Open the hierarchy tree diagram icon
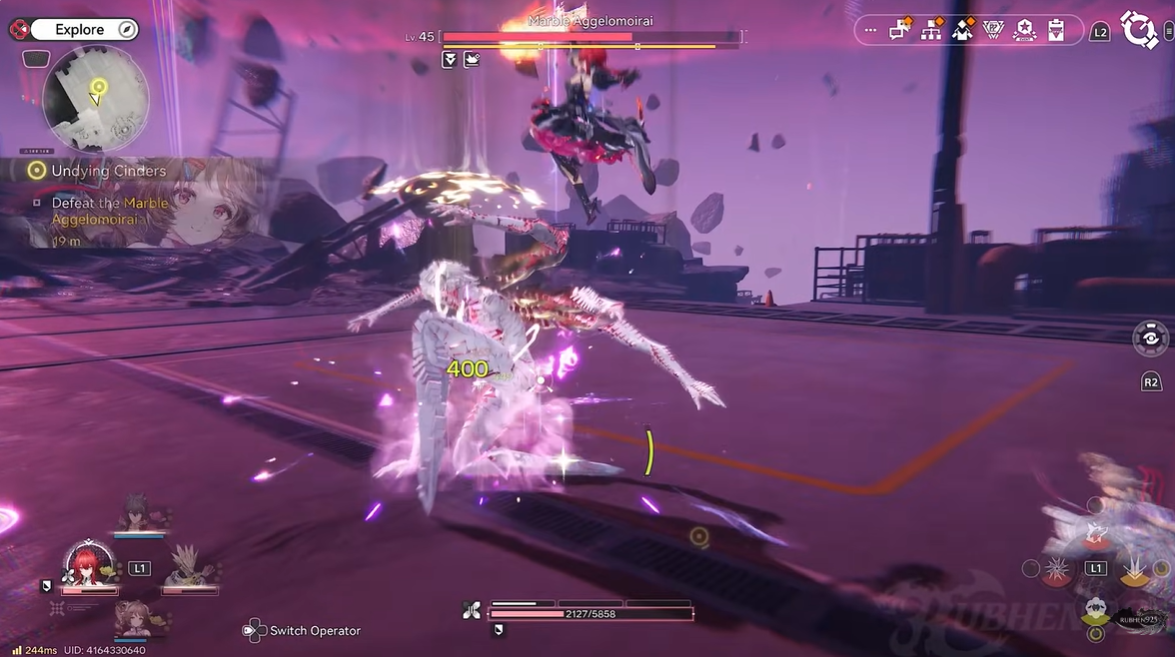Screen dimensions: 1175x657 [931, 30]
